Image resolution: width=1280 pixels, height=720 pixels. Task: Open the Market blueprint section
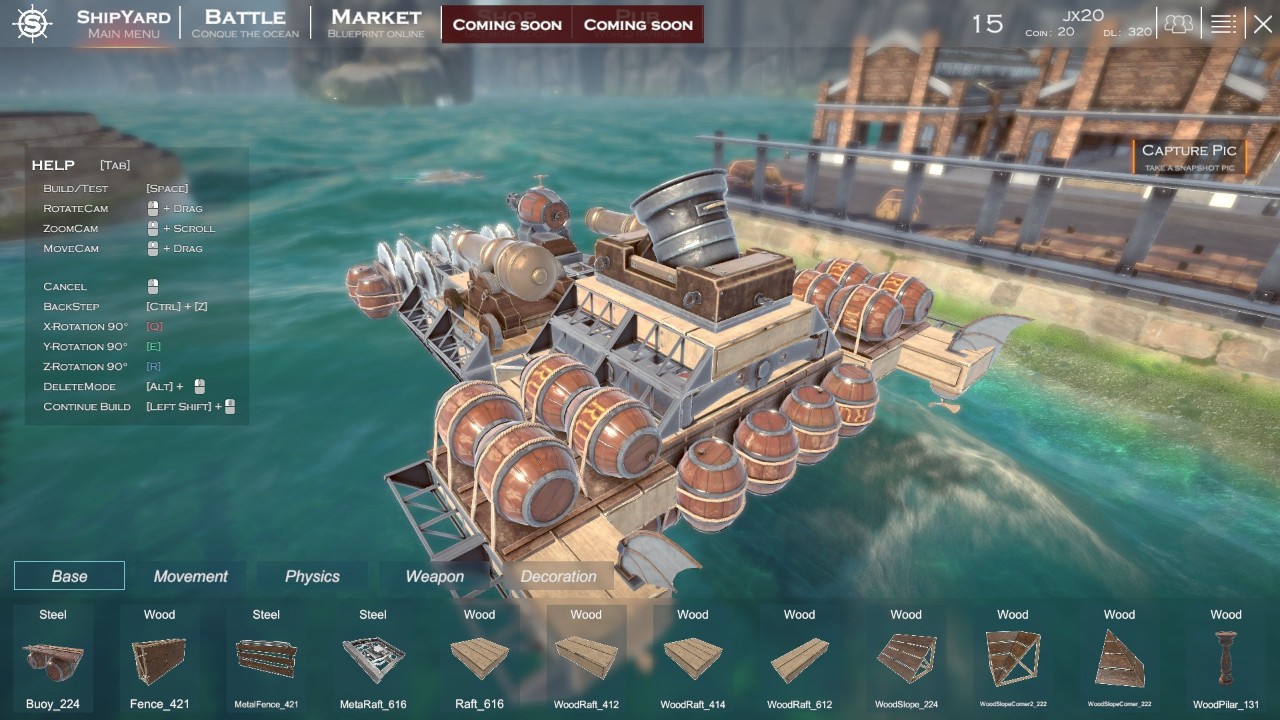click(x=376, y=24)
